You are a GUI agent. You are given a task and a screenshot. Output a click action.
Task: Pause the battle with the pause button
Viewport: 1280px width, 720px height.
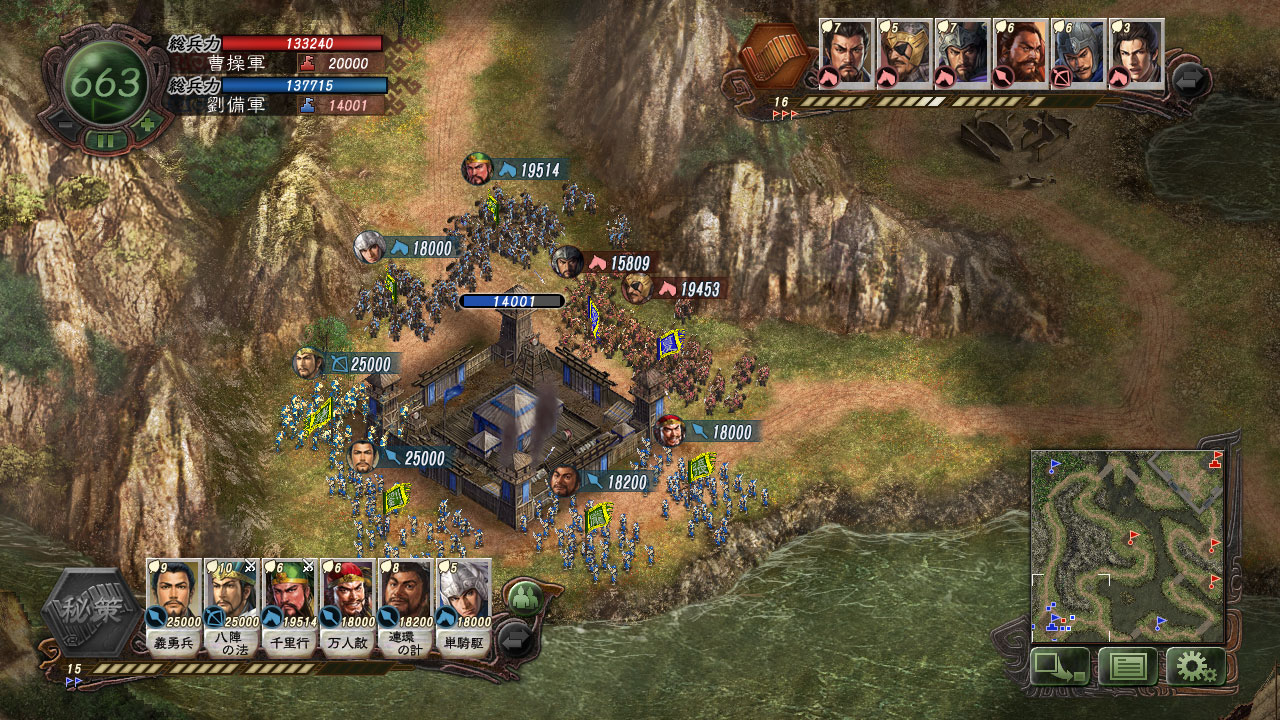[x=105, y=141]
